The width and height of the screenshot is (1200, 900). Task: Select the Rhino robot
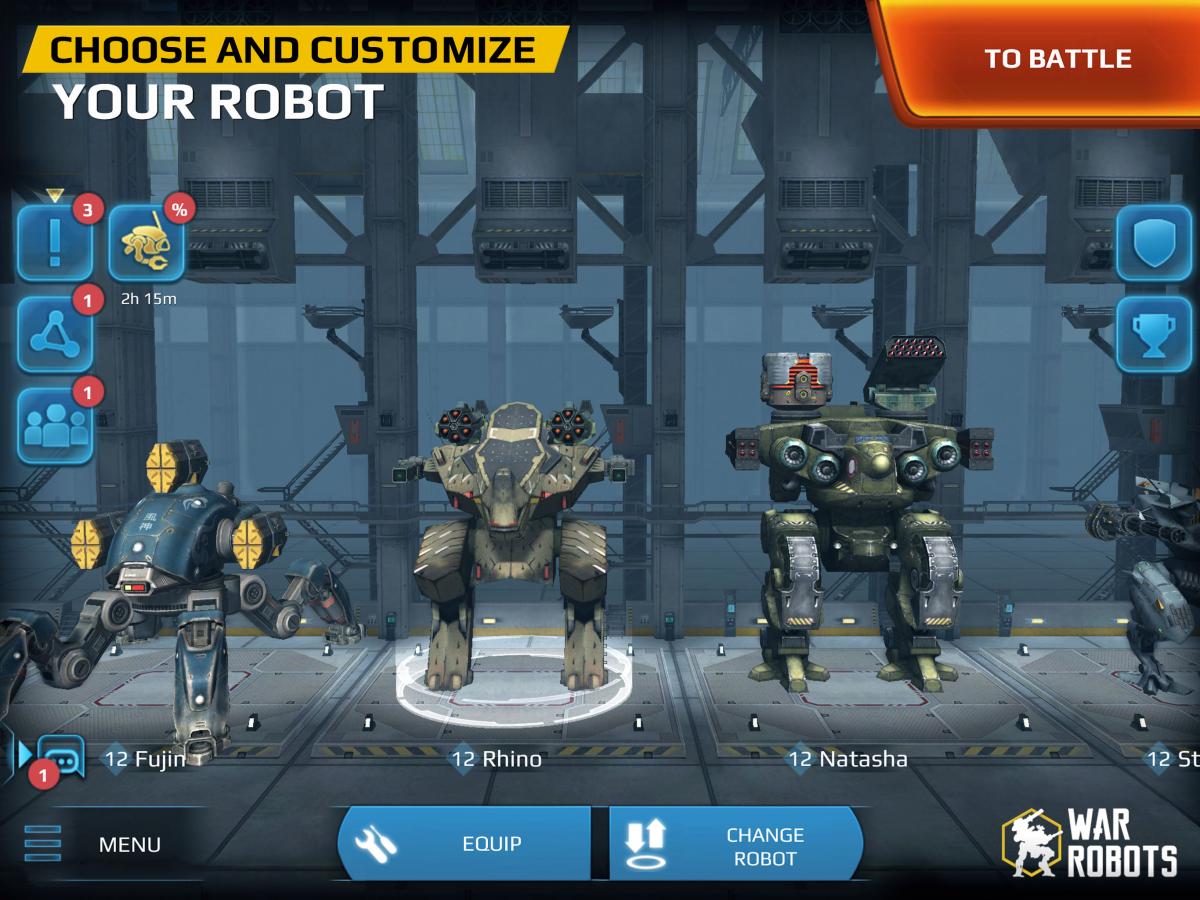pos(510,560)
